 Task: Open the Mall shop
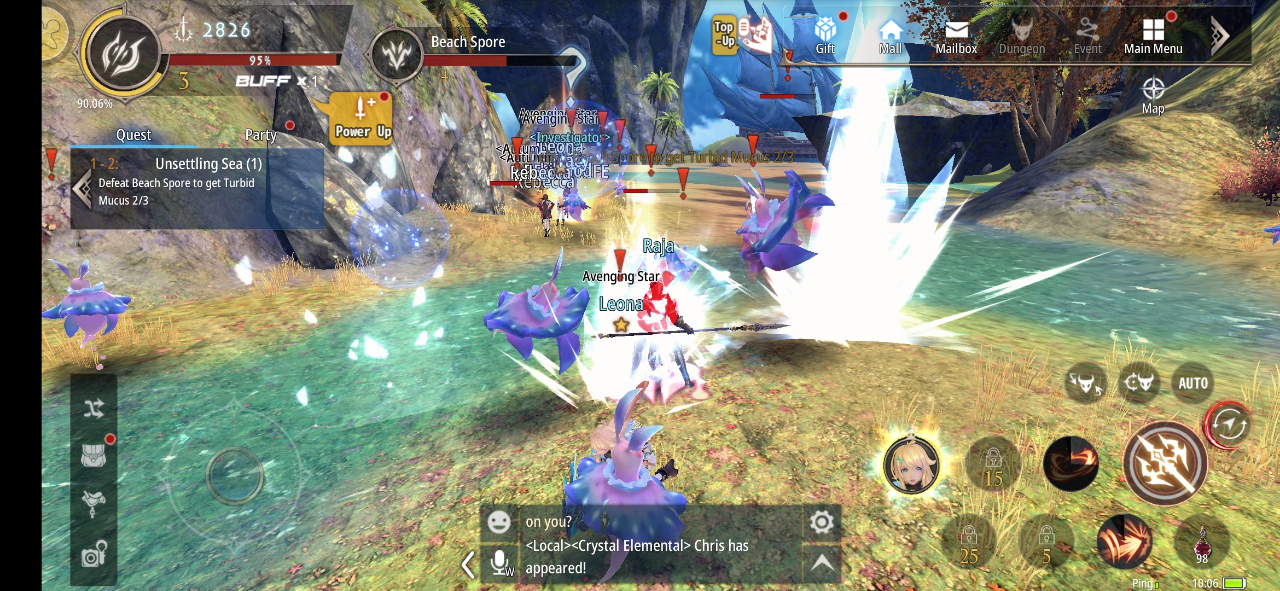[x=890, y=36]
